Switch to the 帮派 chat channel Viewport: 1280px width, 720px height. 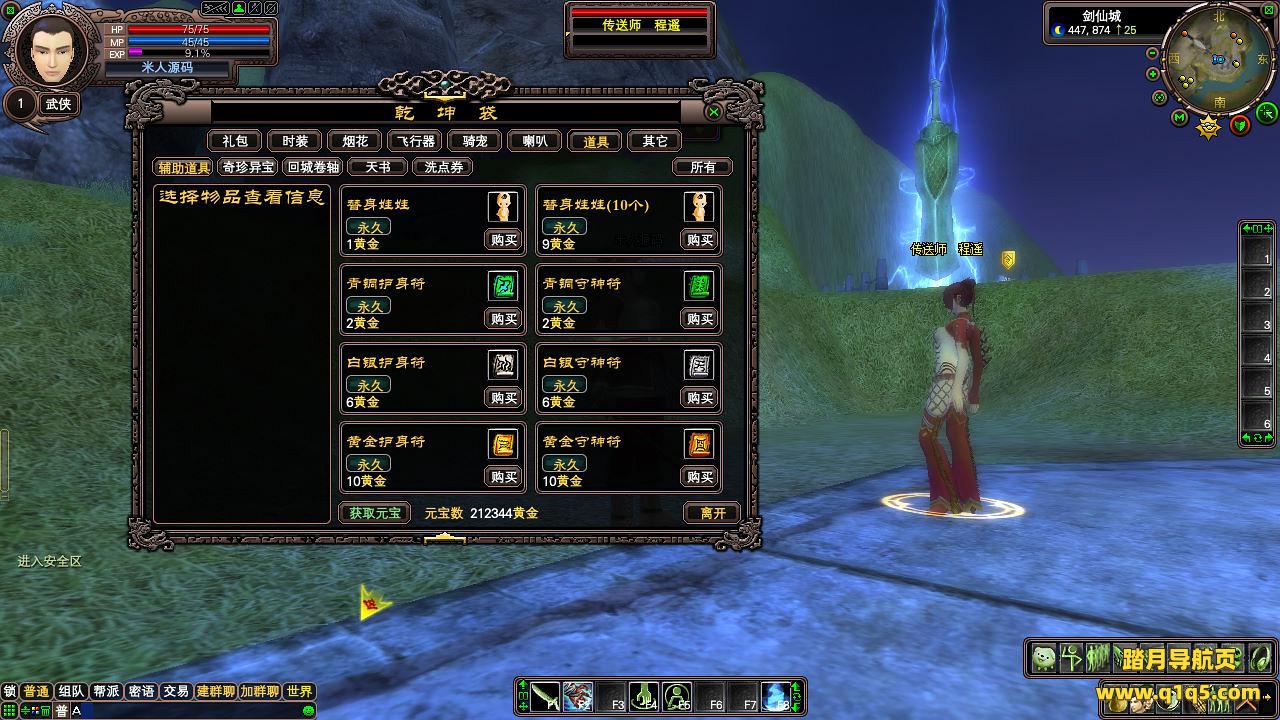click(x=106, y=691)
